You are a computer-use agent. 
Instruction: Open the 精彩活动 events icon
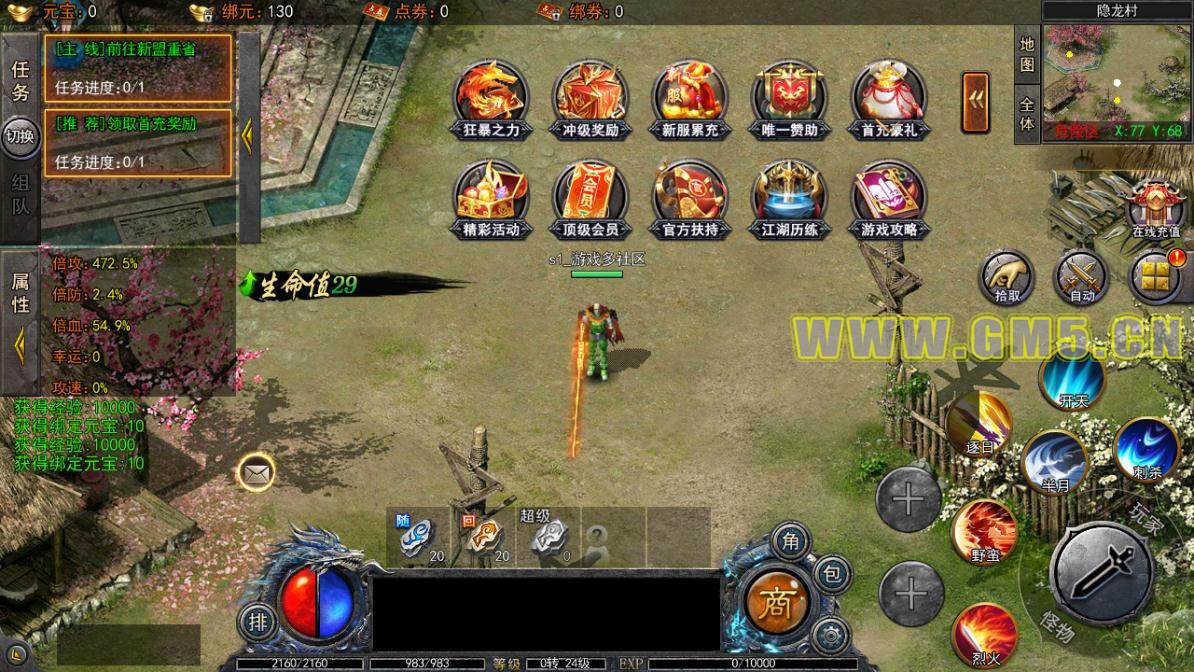[492, 196]
